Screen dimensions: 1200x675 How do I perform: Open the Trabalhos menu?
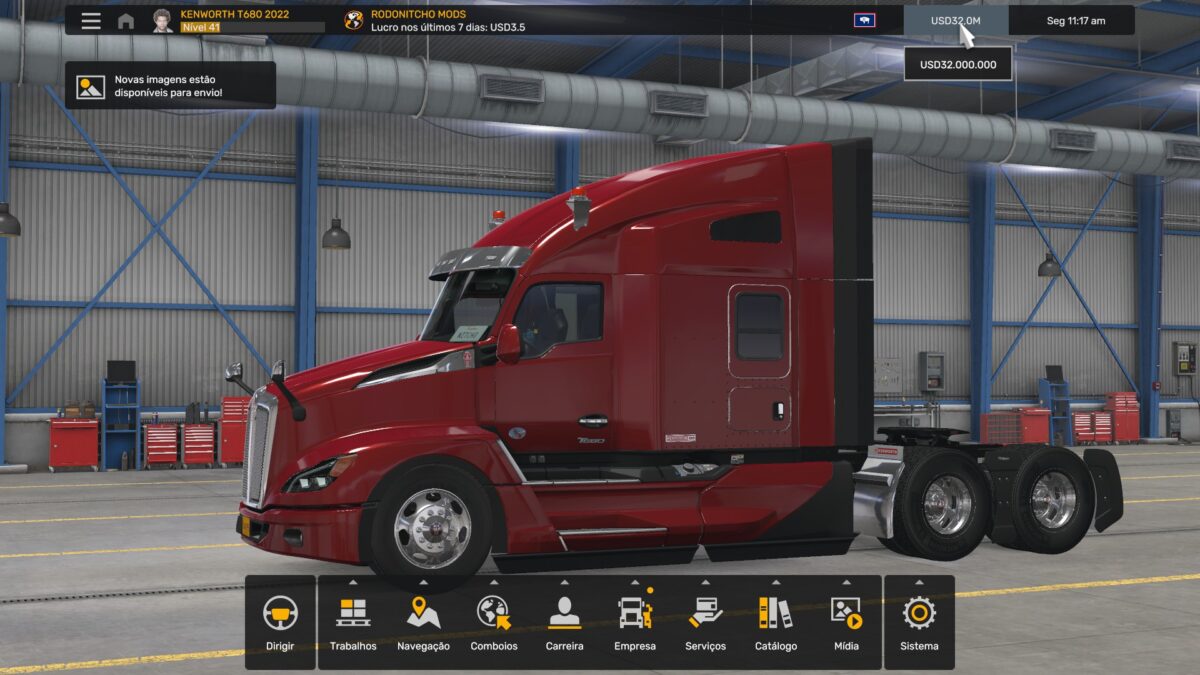click(x=353, y=622)
